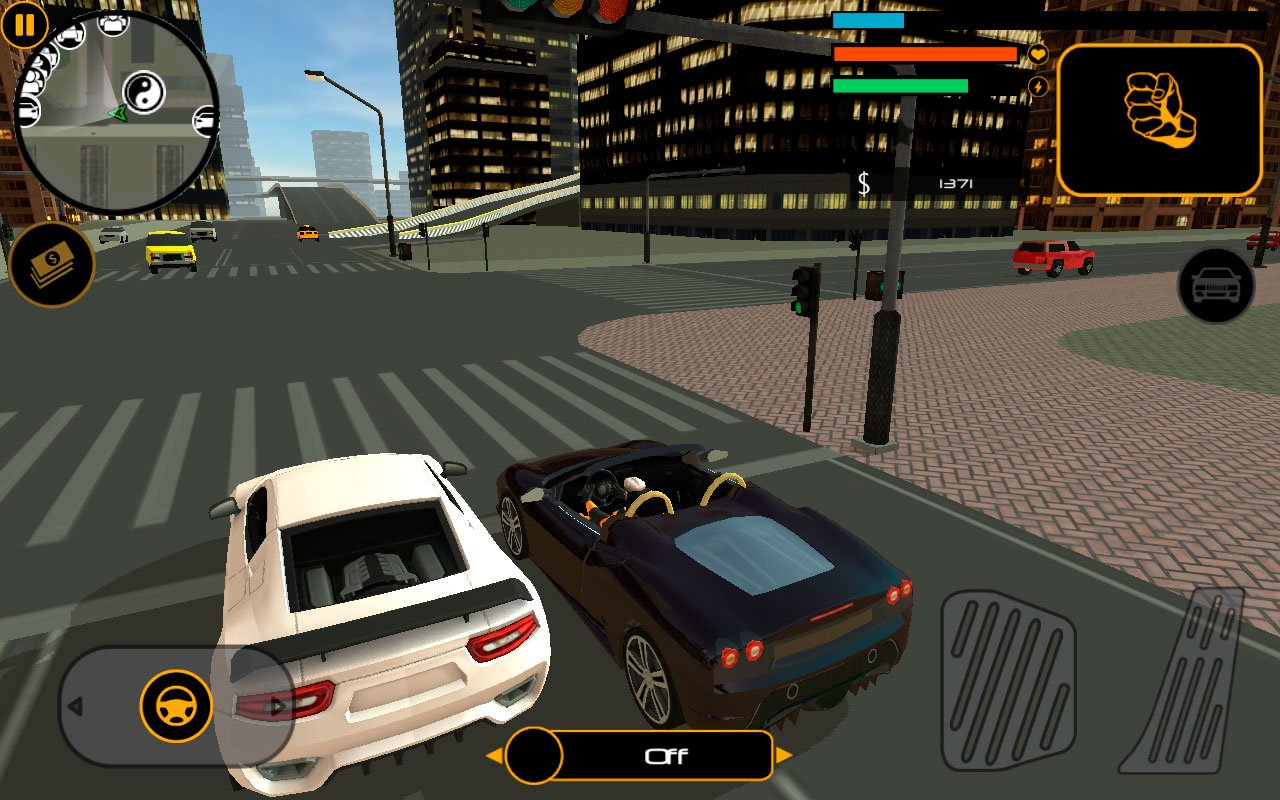Tap the yin-yang marker on the minimap
This screenshot has height=800, width=1280.
click(144, 92)
